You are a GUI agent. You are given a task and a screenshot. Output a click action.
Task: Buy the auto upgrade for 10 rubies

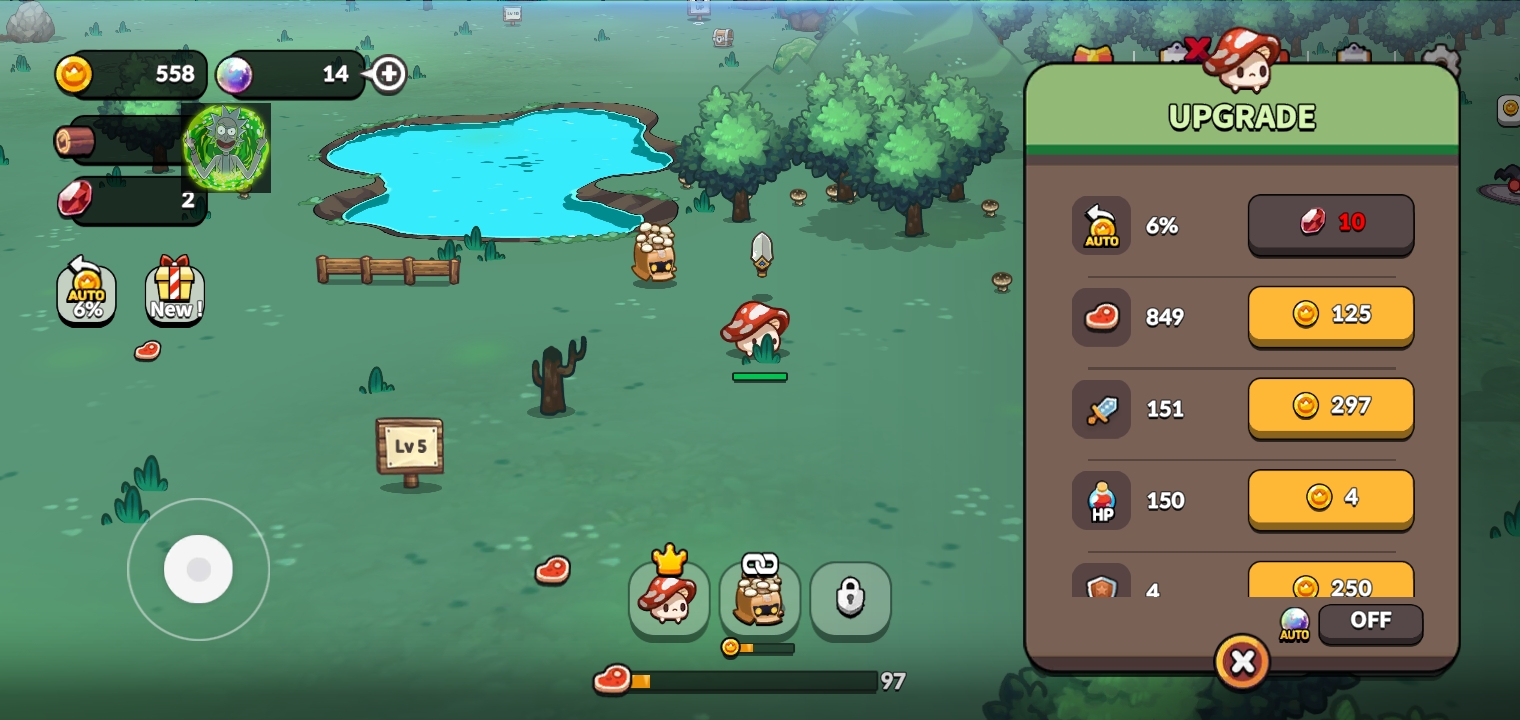click(x=1330, y=224)
